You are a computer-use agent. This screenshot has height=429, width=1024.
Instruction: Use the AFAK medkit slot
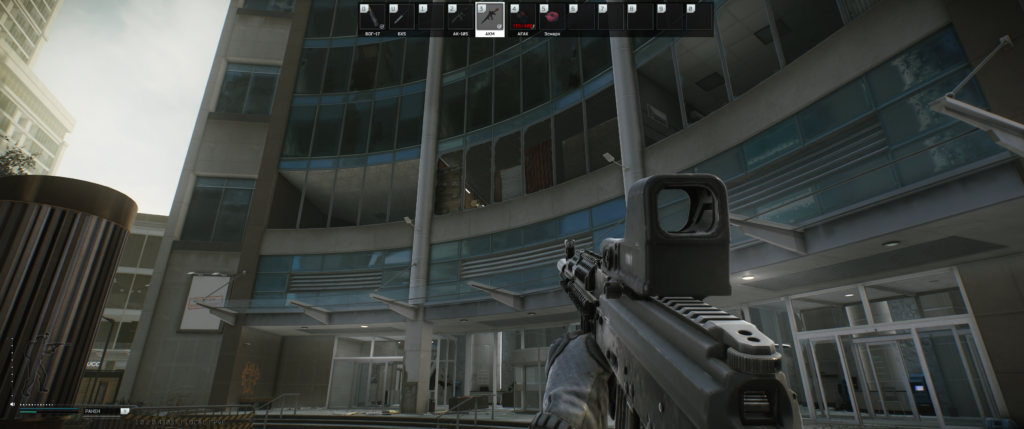coord(522,17)
